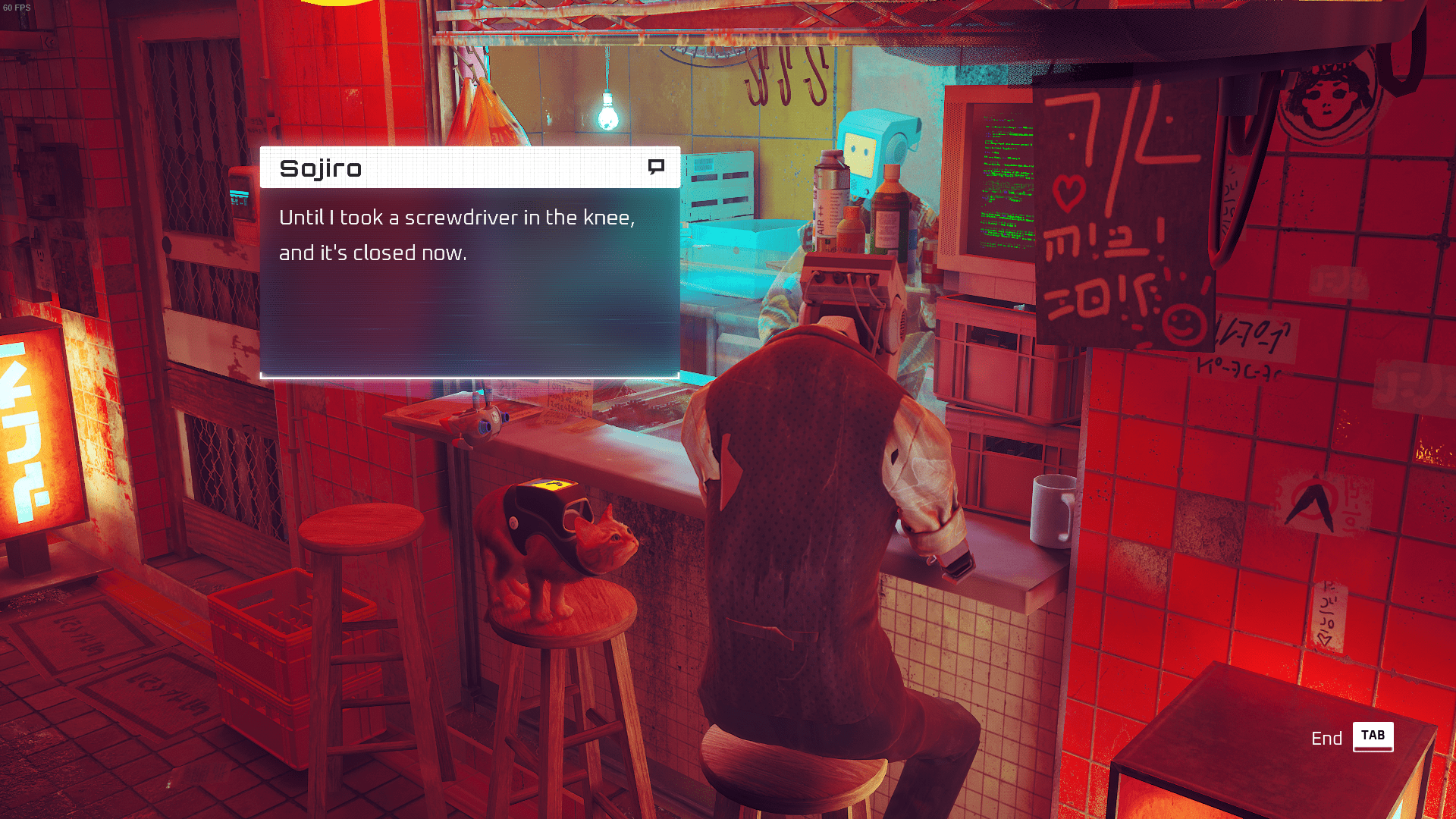Click the speech bubble icon on the dialogue box
1456x819 pixels.
(x=657, y=165)
